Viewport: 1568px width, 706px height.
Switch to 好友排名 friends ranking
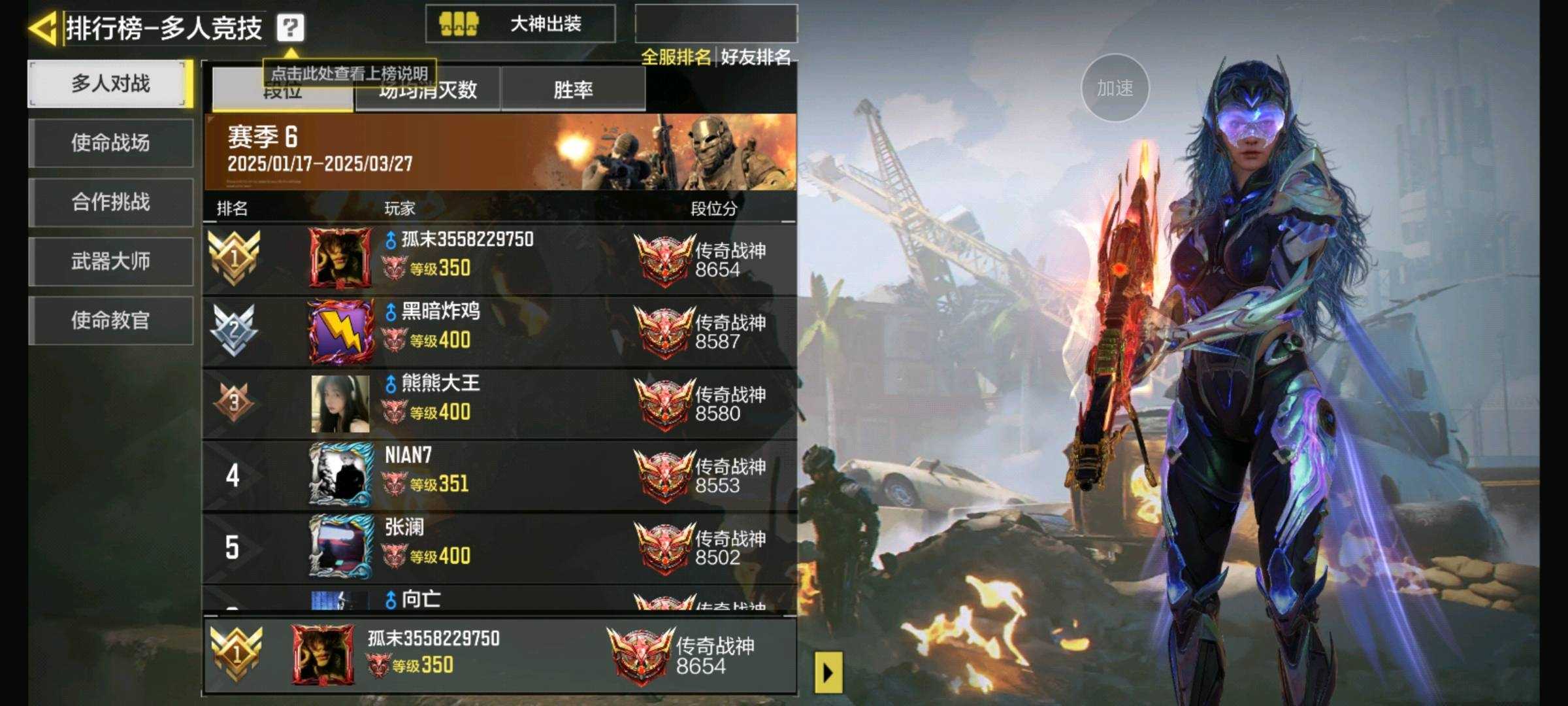(x=756, y=58)
